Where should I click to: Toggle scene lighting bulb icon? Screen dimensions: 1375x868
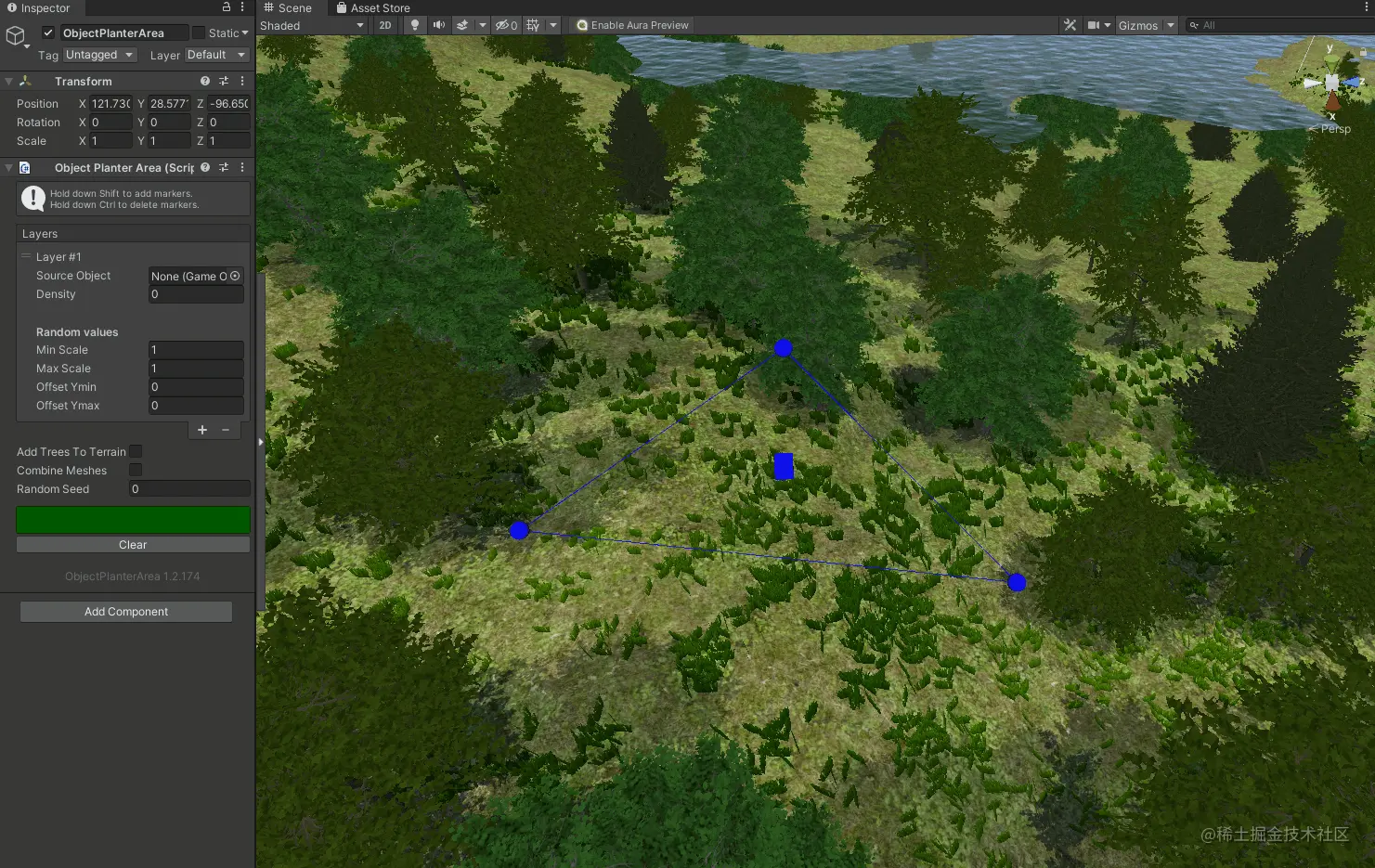tap(415, 25)
